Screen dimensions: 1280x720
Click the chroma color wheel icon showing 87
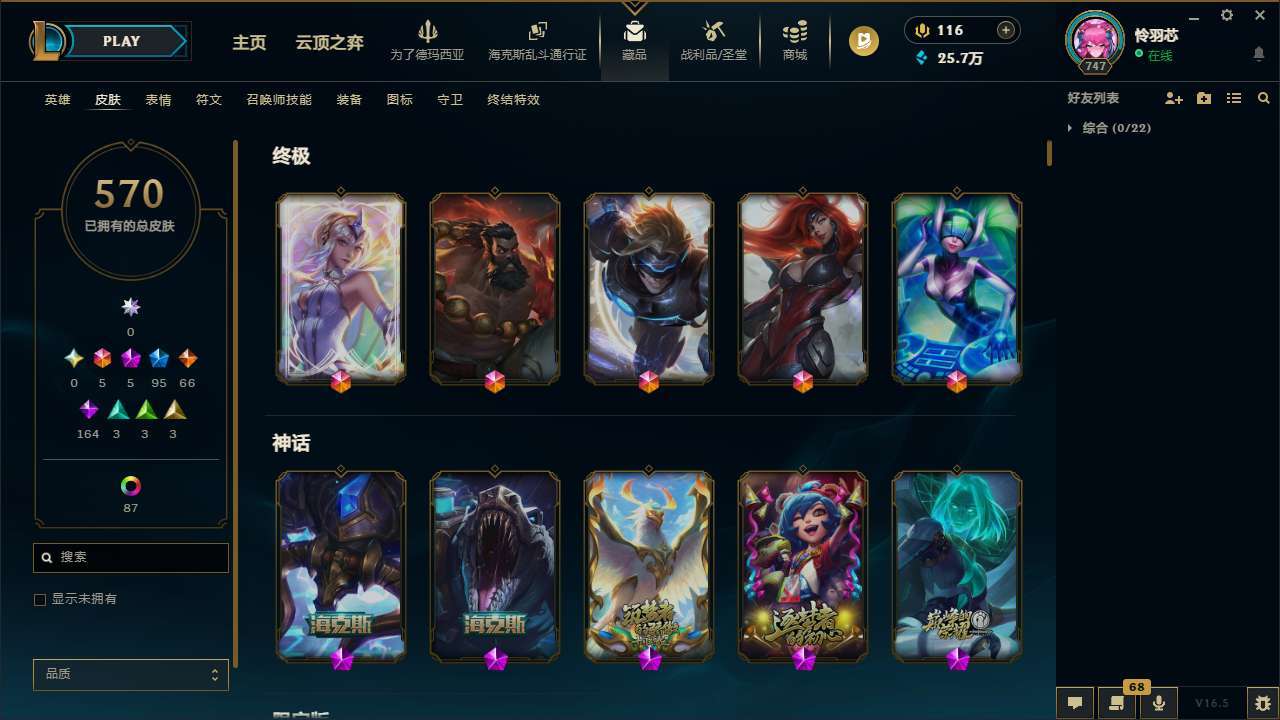coord(130,487)
